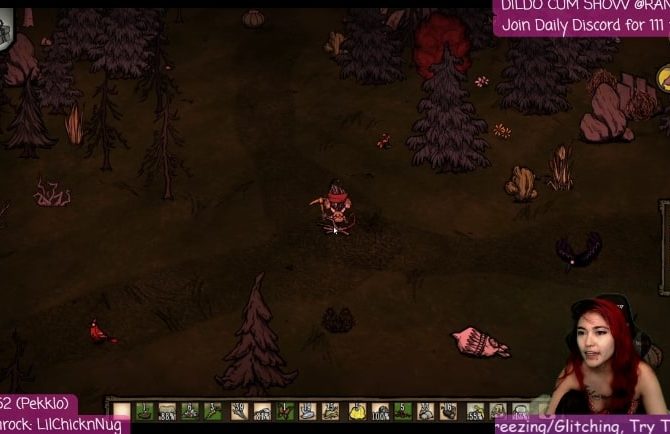This screenshot has height=434, width=670.
Task: Choose the inventory stack of 29 items
Action: coord(239,410)
